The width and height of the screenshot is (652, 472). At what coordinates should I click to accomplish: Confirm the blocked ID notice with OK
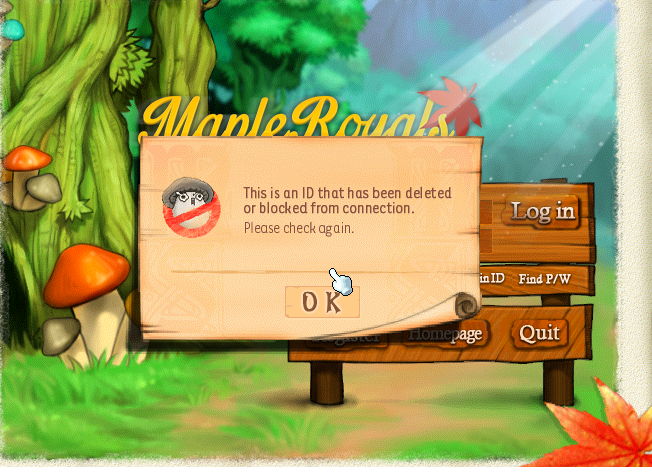pyautogui.click(x=322, y=302)
